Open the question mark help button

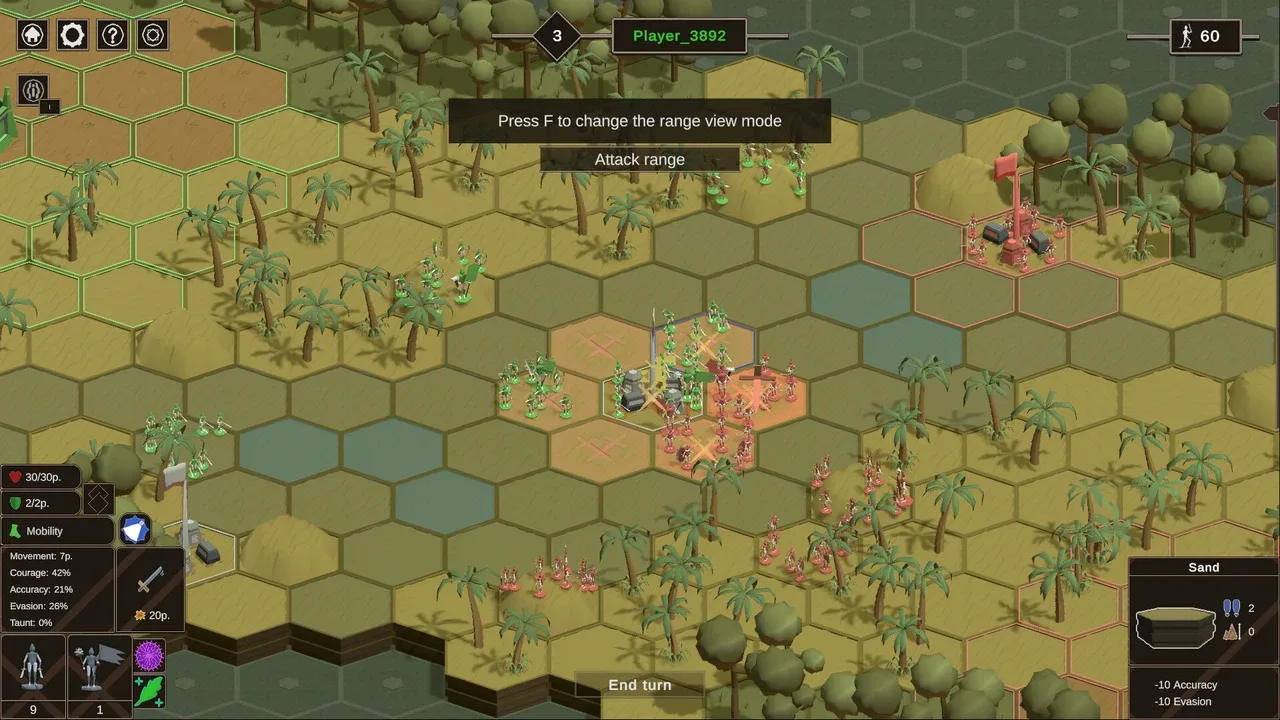(112, 35)
